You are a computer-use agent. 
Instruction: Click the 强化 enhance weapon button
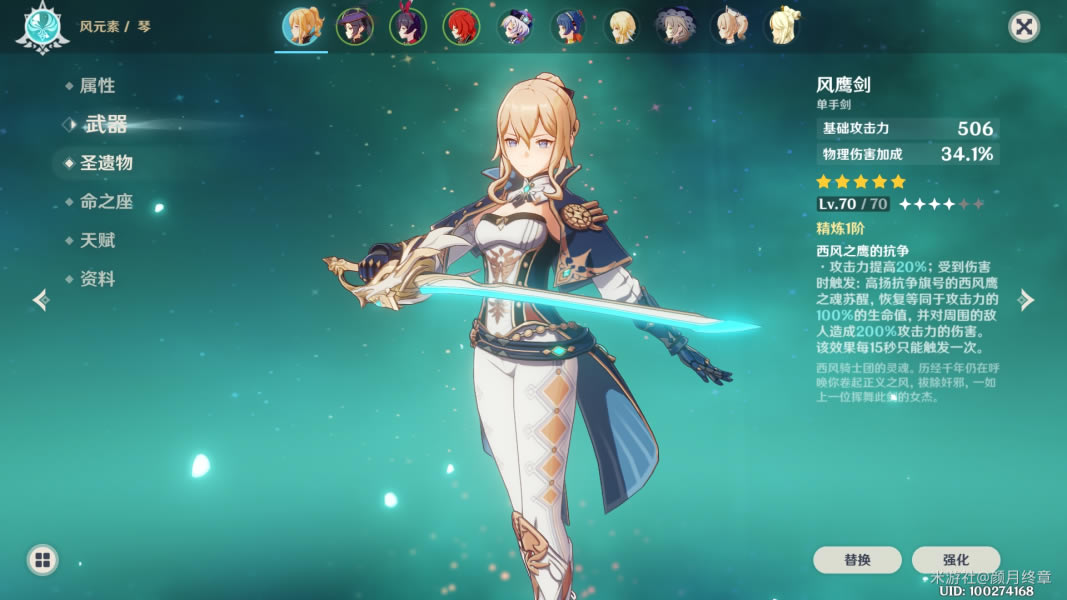click(x=955, y=560)
